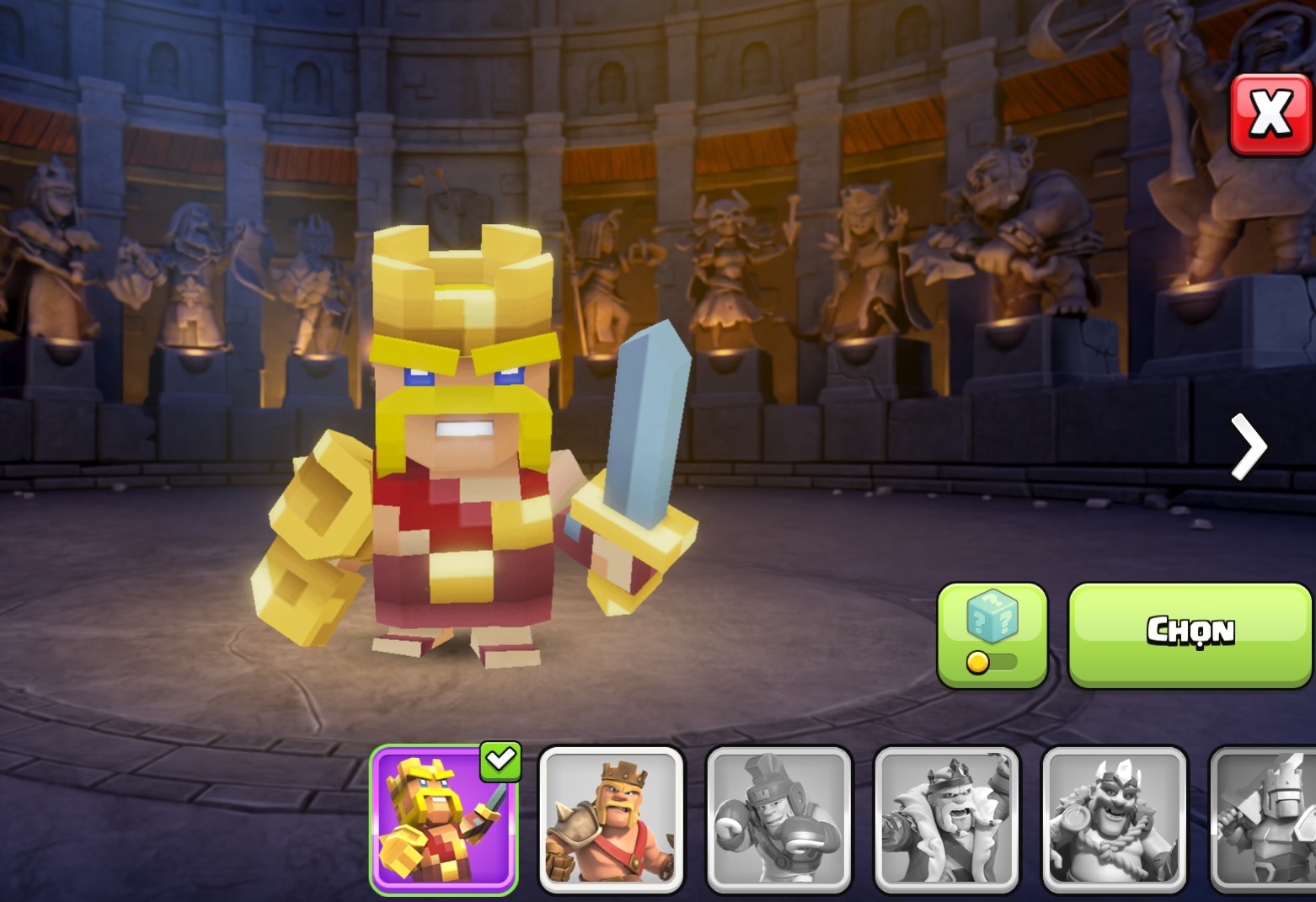Close the hero skin screen
This screenshot has width=1316, height=902.
[x=1271, y=115]
